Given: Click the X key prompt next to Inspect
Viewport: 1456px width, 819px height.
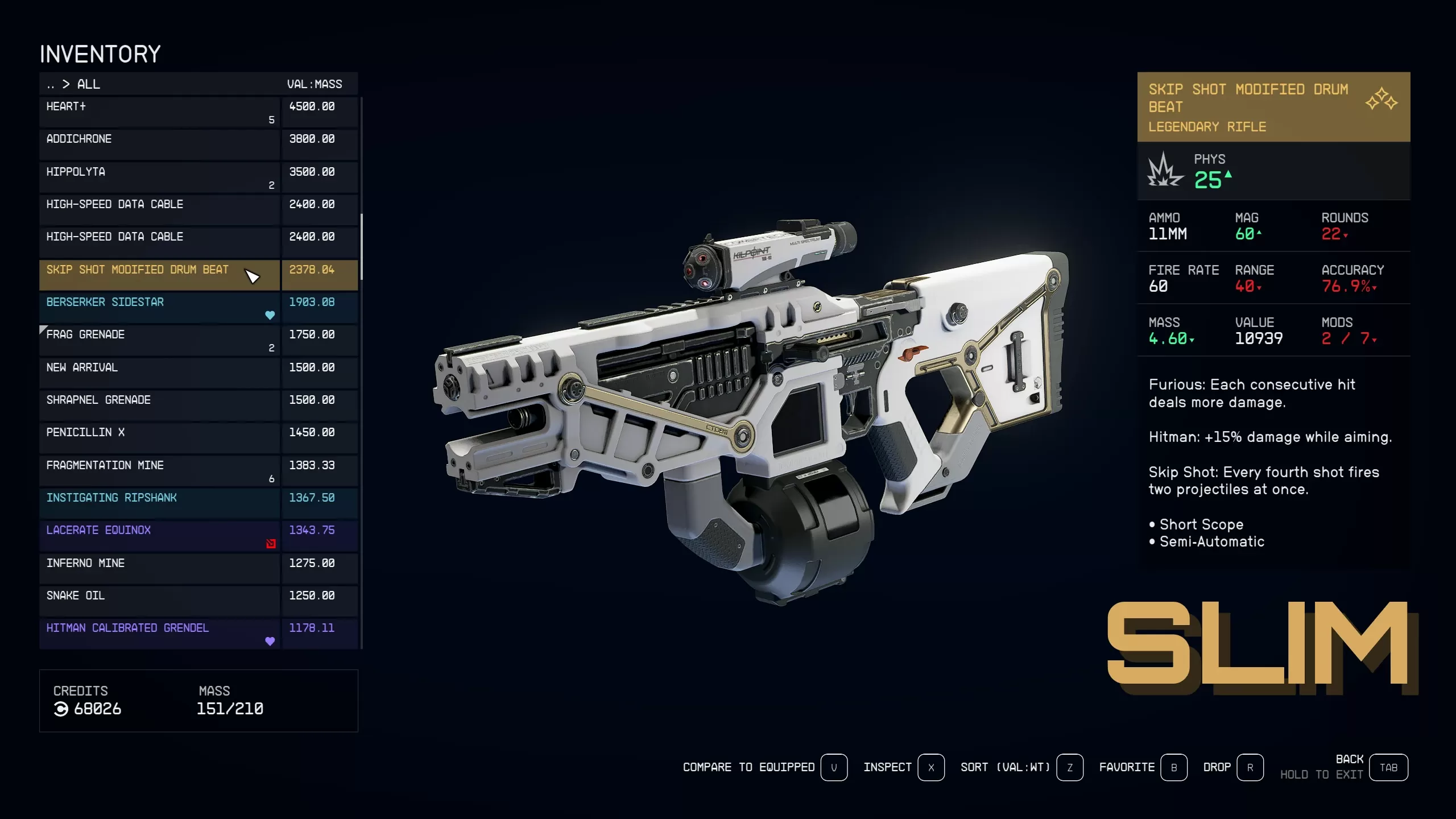Looking at the screenshot, I should click(x=931, y=767).
